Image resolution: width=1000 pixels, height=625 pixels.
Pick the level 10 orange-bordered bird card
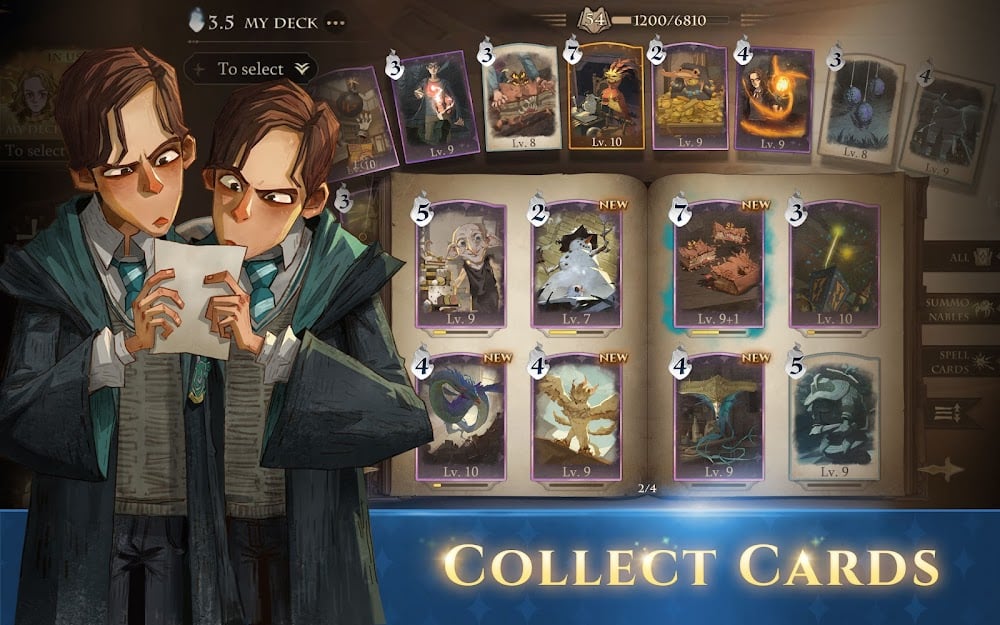point(605,97)
